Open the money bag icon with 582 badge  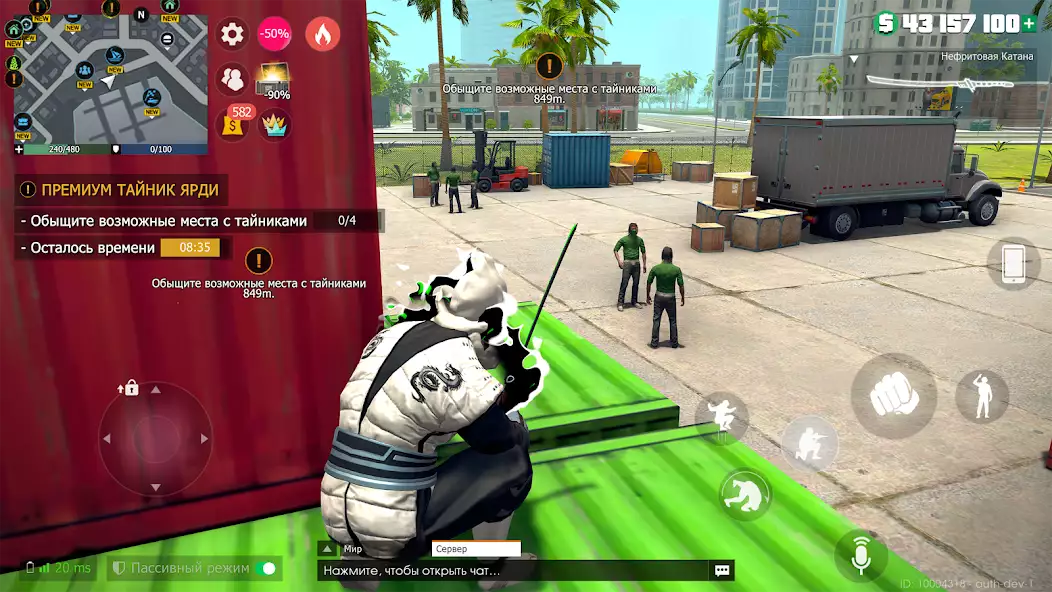[234, 123]
